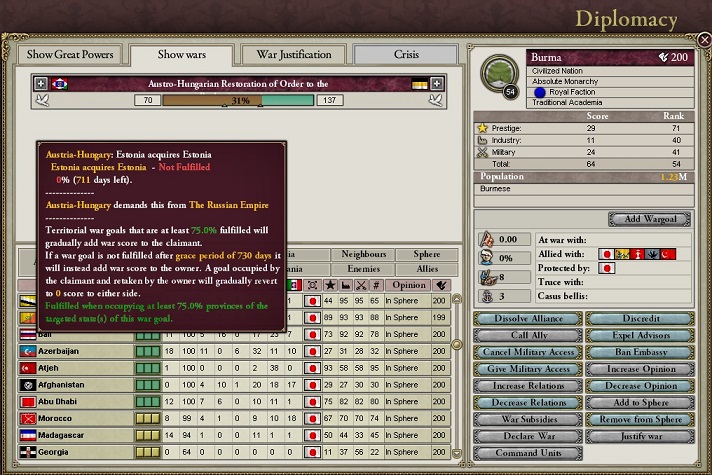Image resolution: width=712 pixels, height=475 pixels.
Task: Choose the Discredit action
Action: 637,318
